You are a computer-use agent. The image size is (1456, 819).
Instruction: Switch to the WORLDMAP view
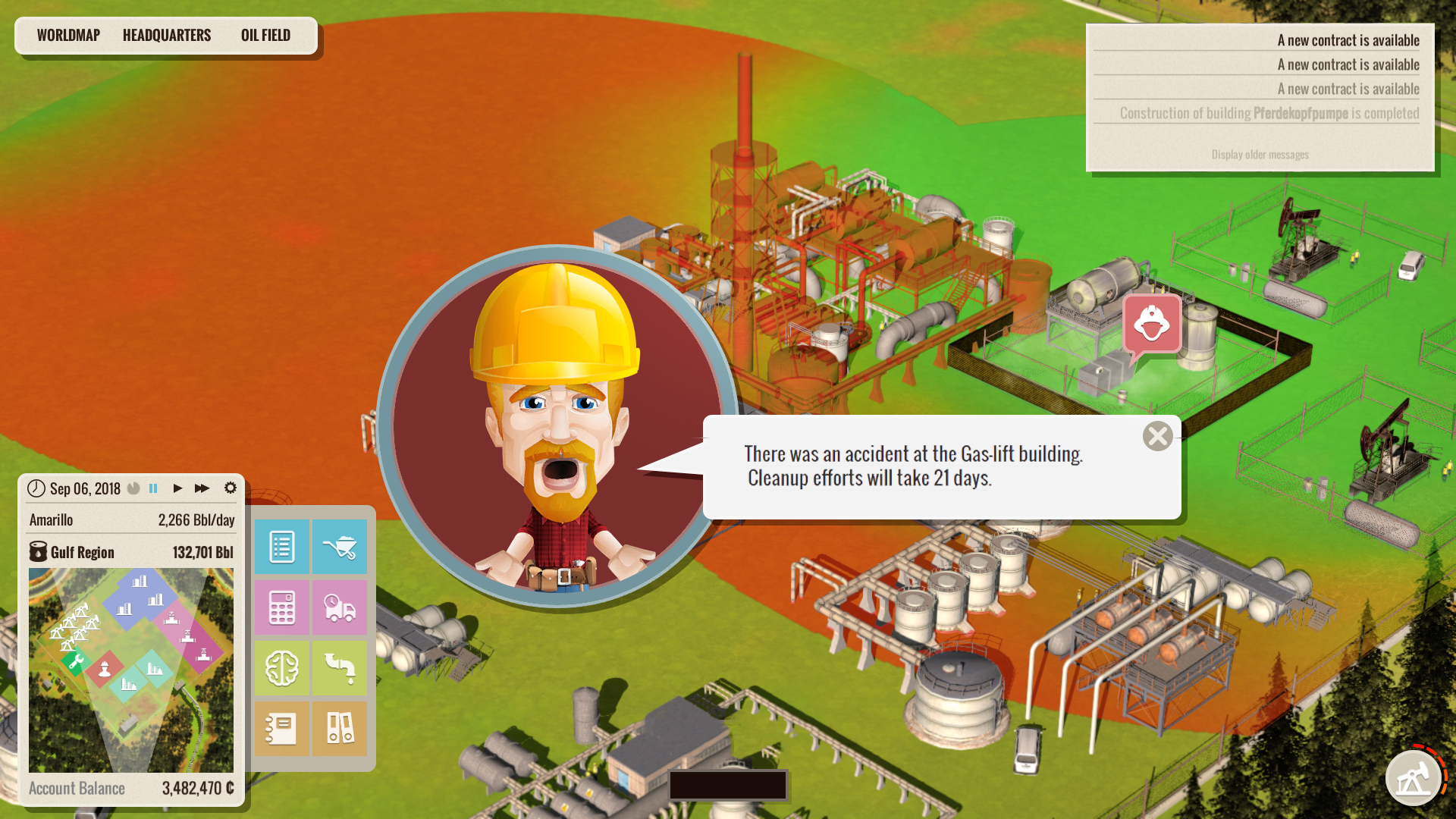[x=68, y=34]
